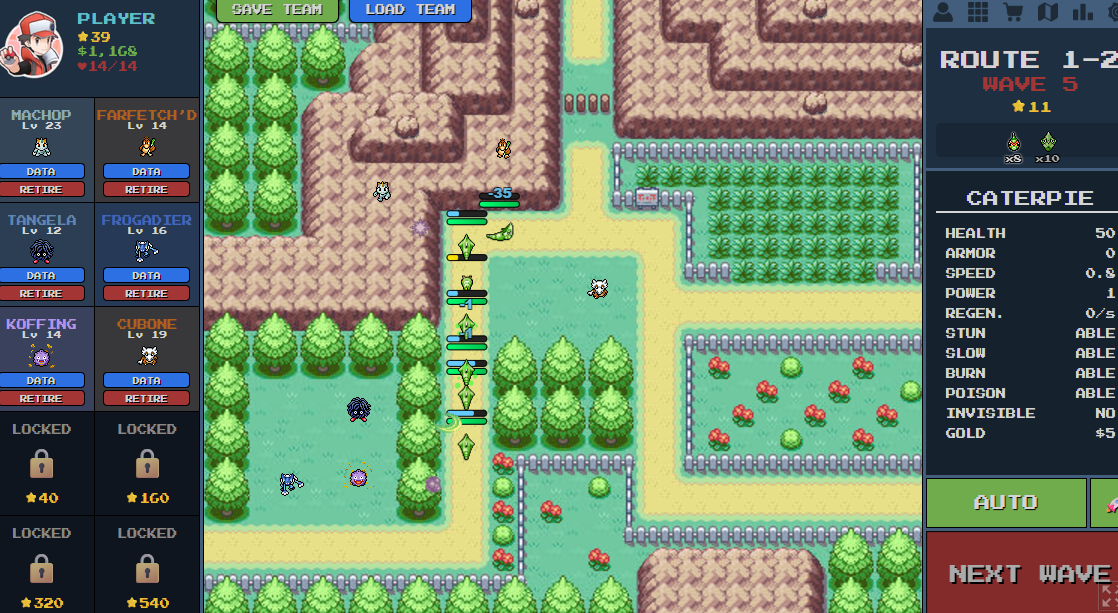The width and height of the screenshot is (1118, 613).
Task: Toggle the Auto wave button
Action: coord(1005,502)
